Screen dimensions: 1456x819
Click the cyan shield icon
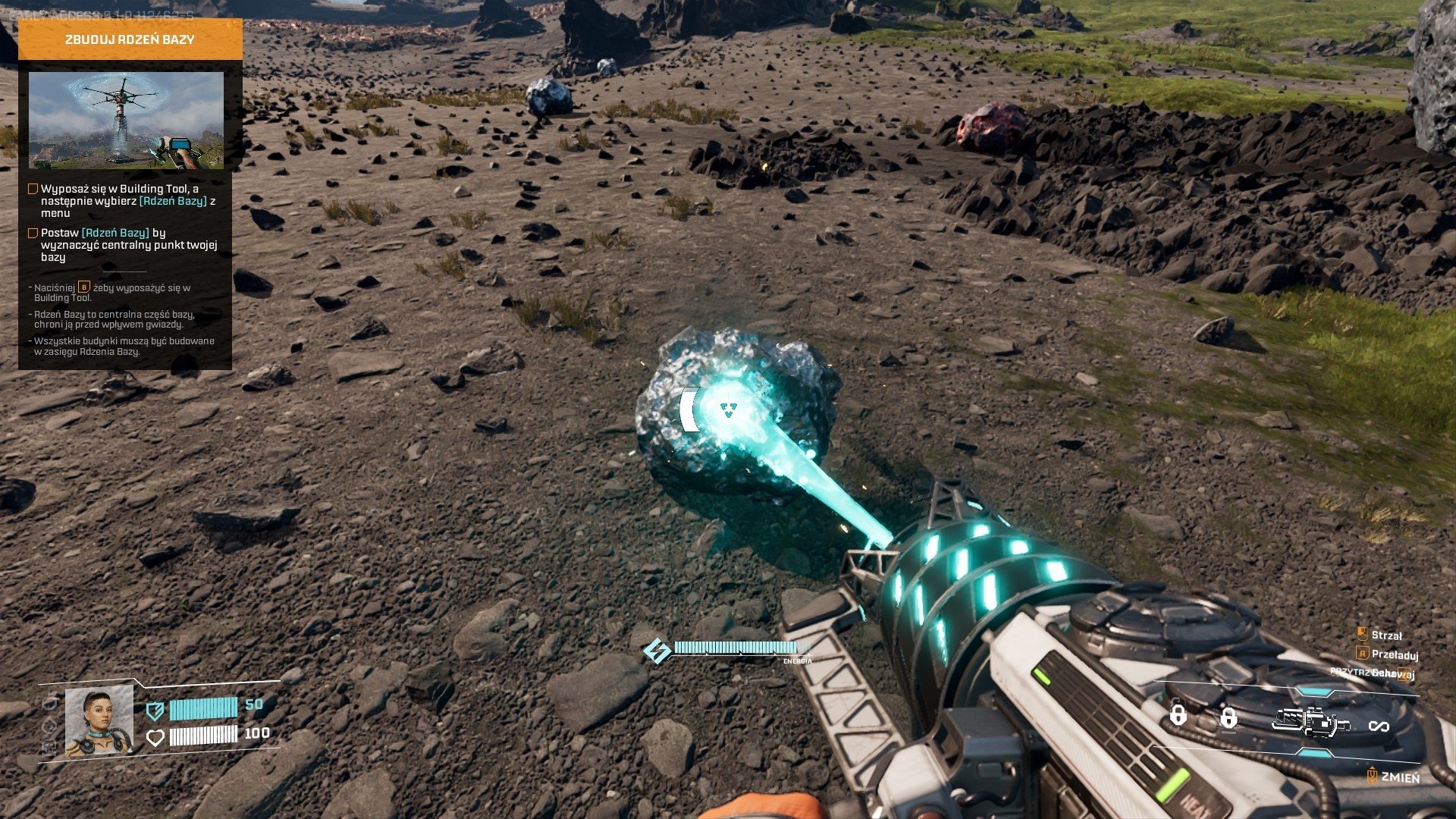point(155,710)
